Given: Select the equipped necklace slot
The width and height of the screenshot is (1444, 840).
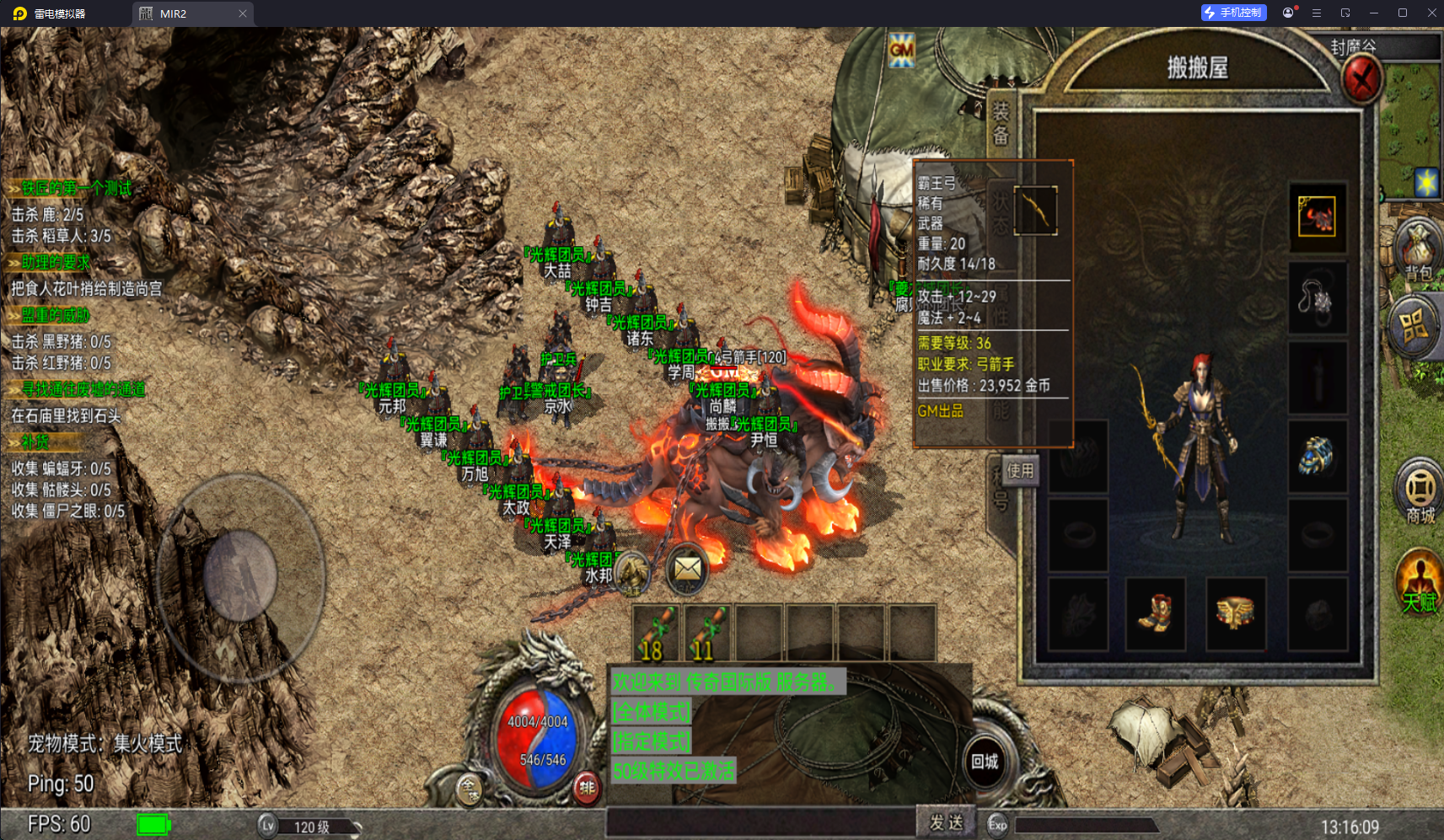Looking at the screenshot, I should pyautogui.click(x=1317, y=297).
